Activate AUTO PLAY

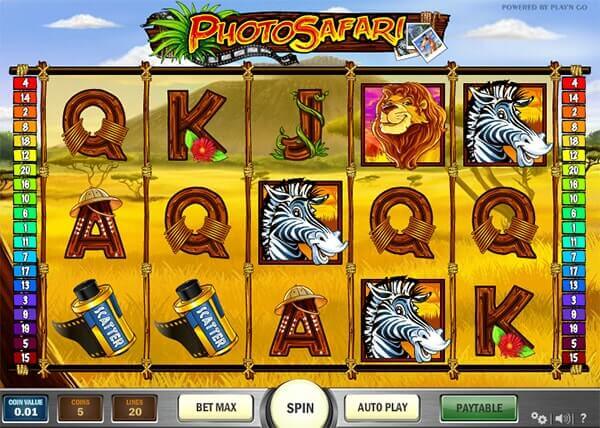pyautogui.click(x=383, y=408)
